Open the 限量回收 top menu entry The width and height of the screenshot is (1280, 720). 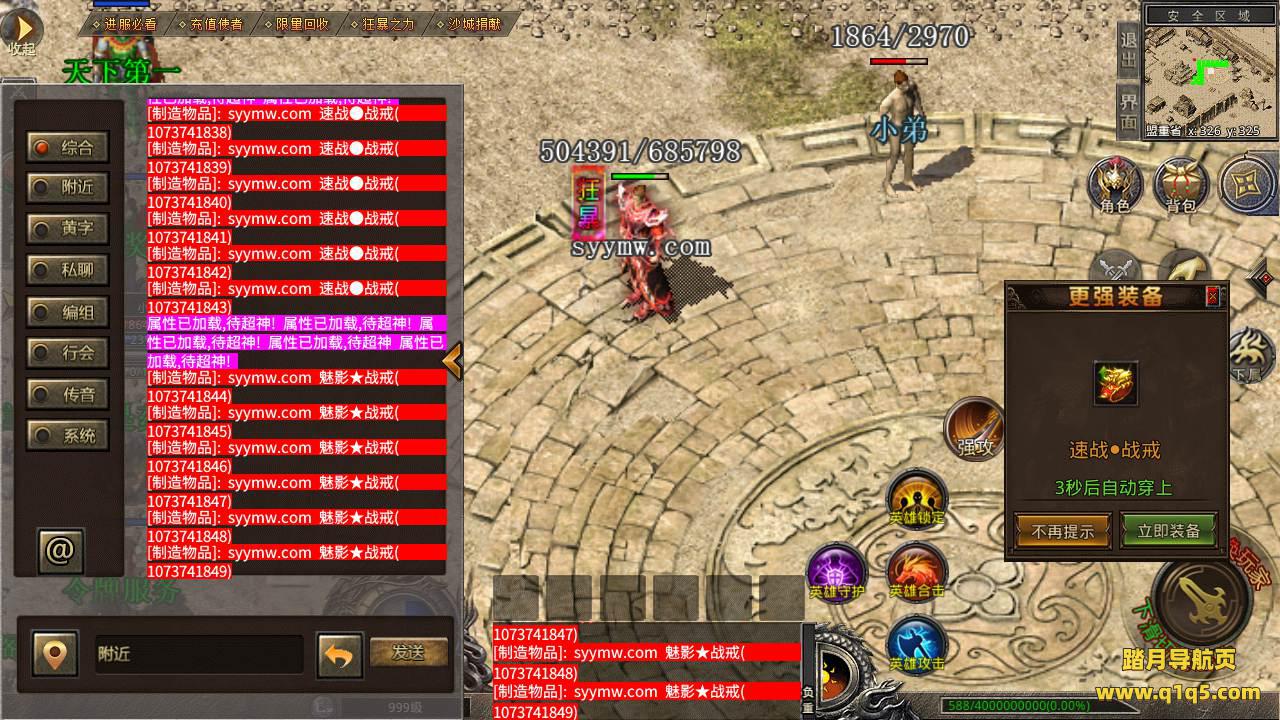301,23
